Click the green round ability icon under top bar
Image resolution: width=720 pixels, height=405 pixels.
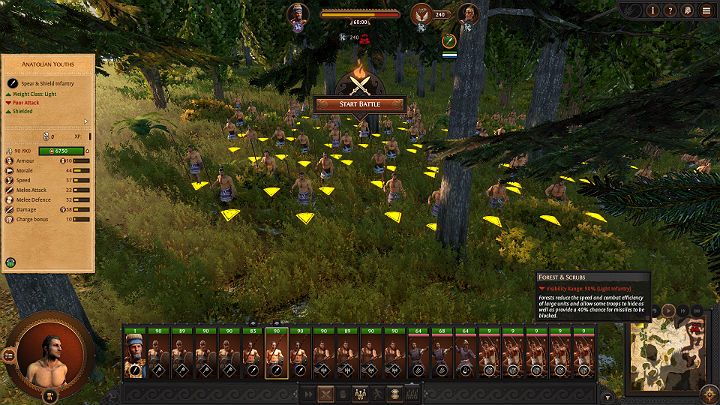(451, 41)
